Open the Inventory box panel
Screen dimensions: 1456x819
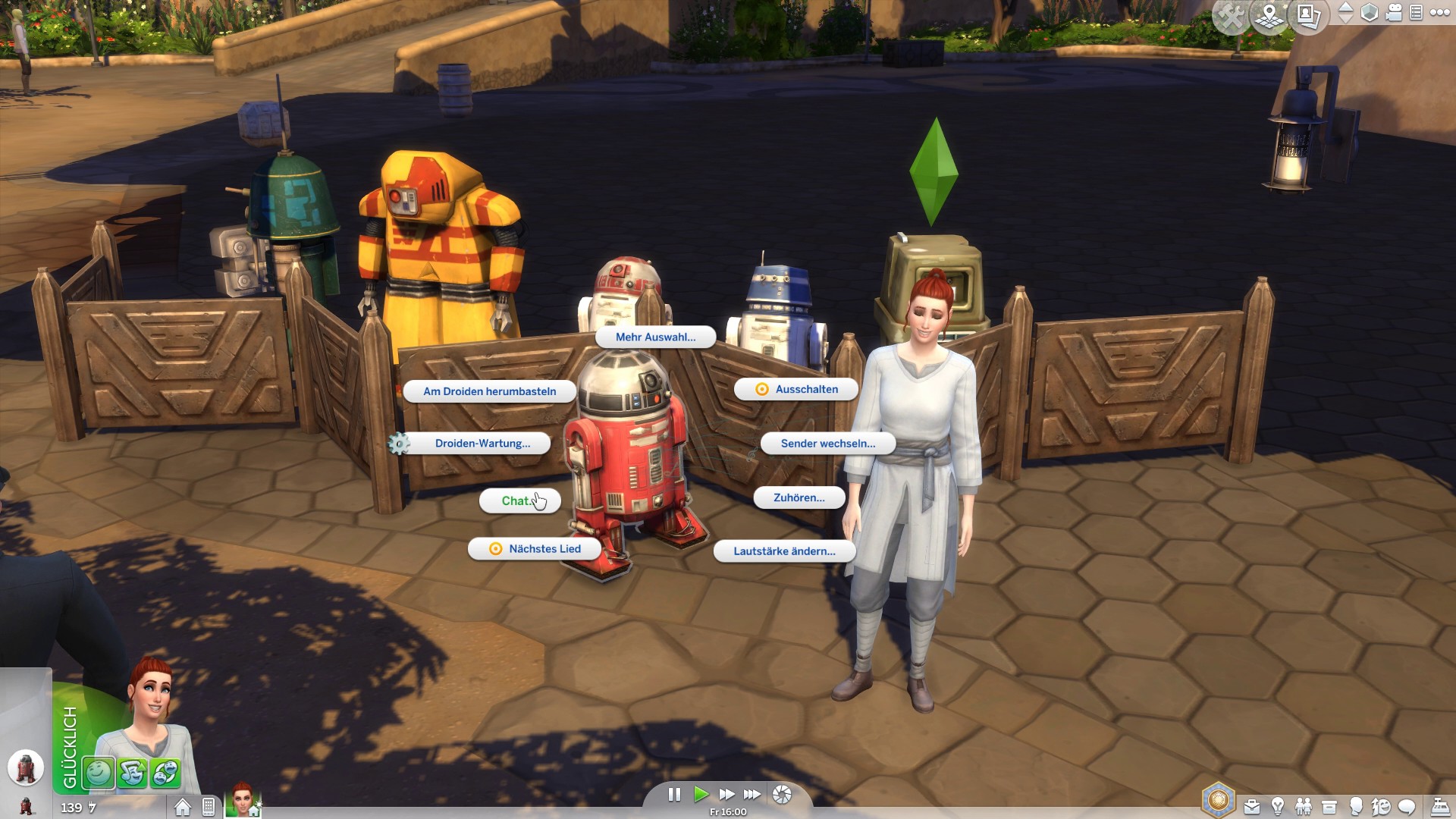point(1329,807)
